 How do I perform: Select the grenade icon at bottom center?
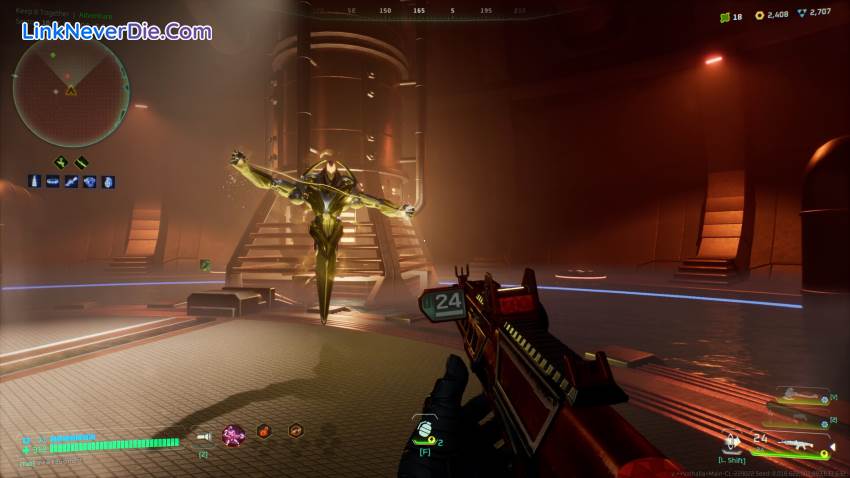[423, 430]
